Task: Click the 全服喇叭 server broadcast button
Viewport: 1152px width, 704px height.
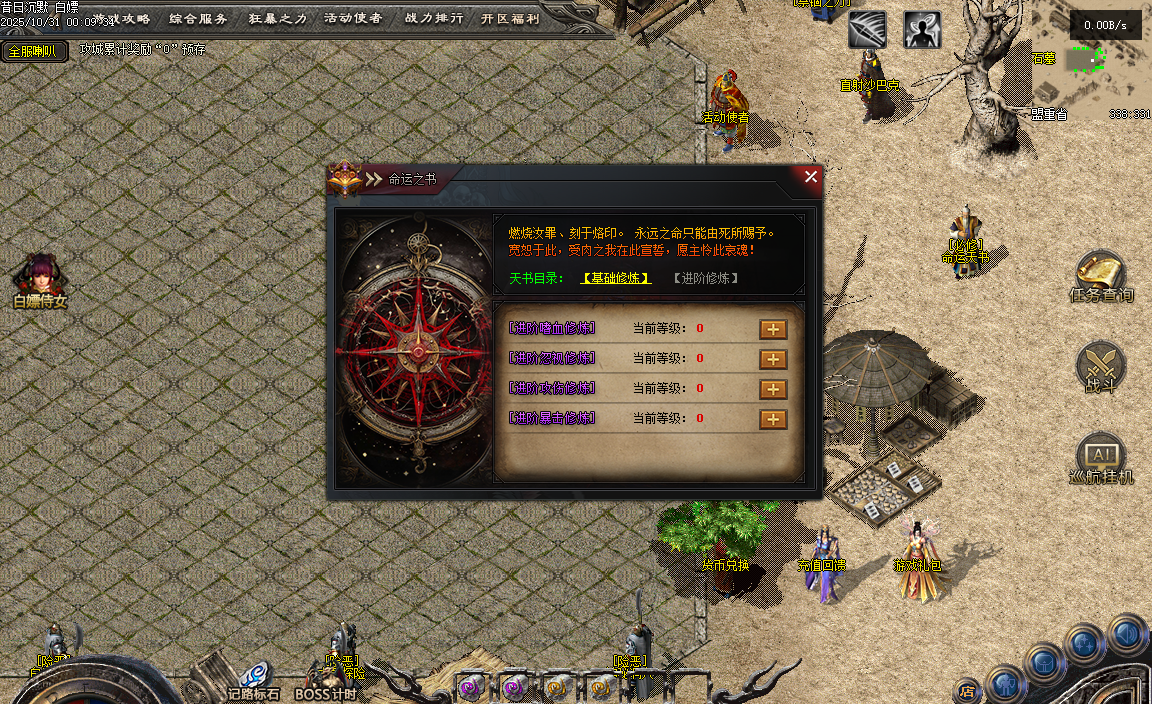Action: tap(33, 51)
